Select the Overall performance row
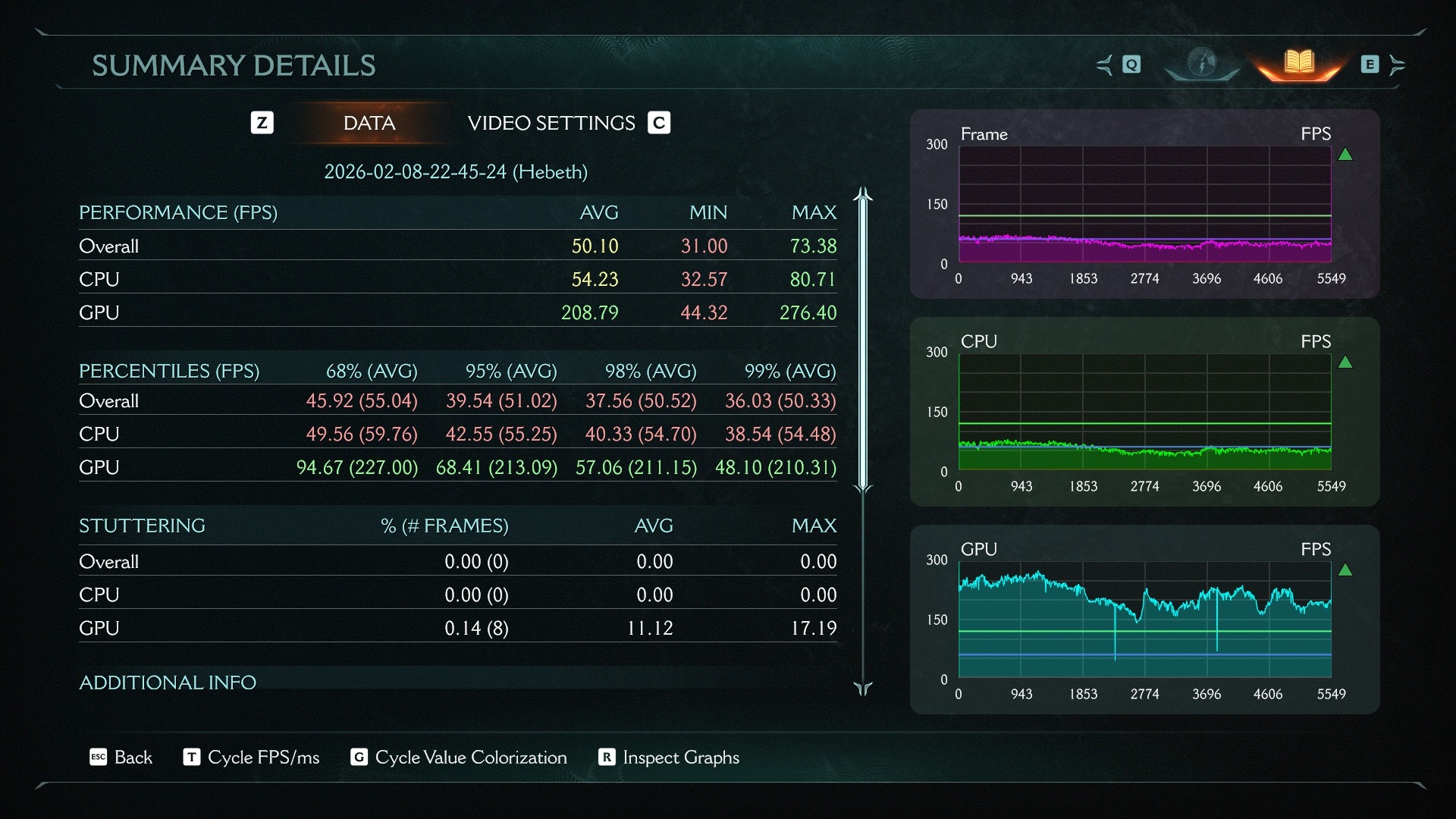The width and height of the screenshot is (1456, 819). point(457,246)
